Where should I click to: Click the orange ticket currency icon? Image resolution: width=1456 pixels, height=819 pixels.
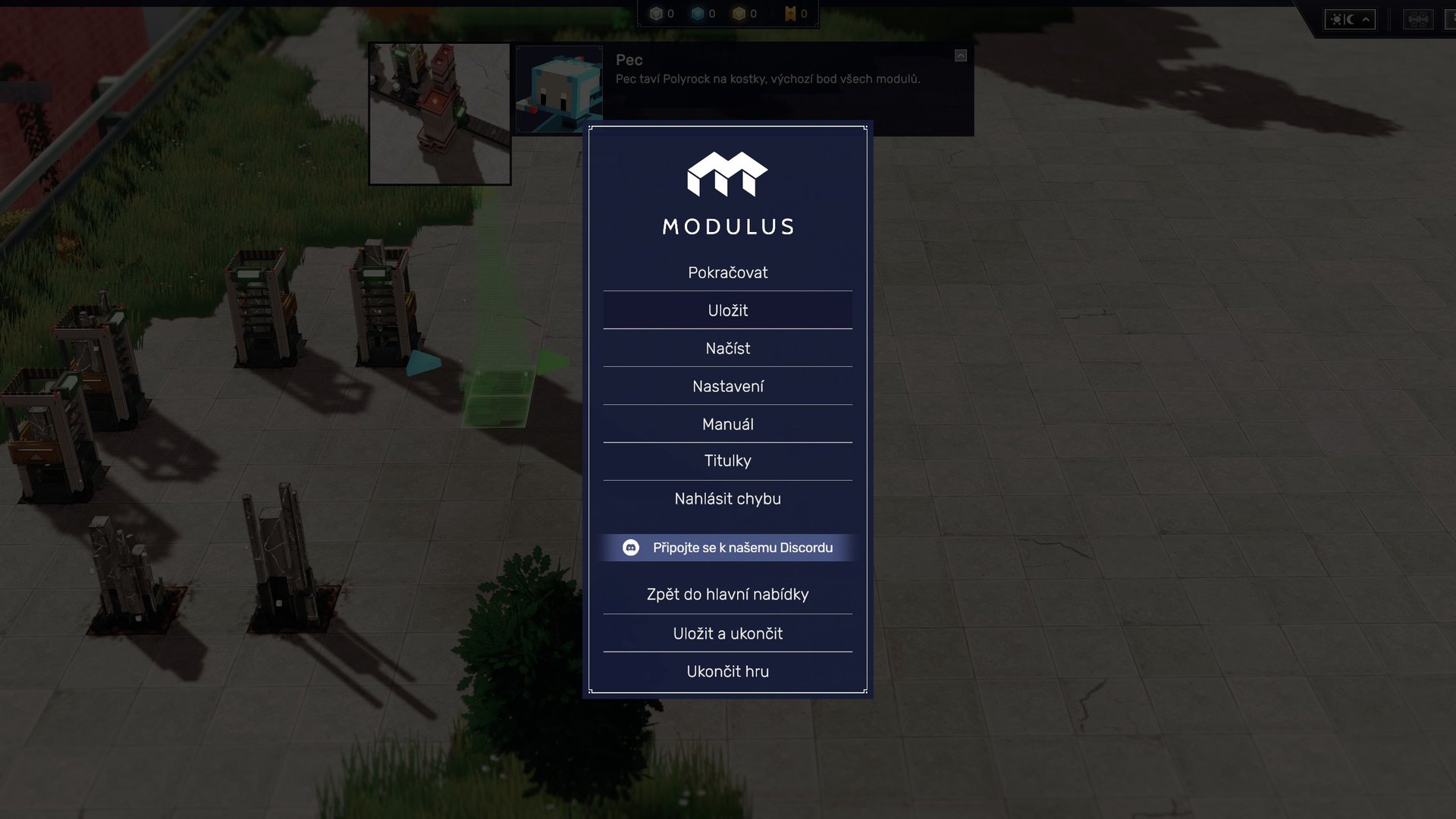point(789,13)
